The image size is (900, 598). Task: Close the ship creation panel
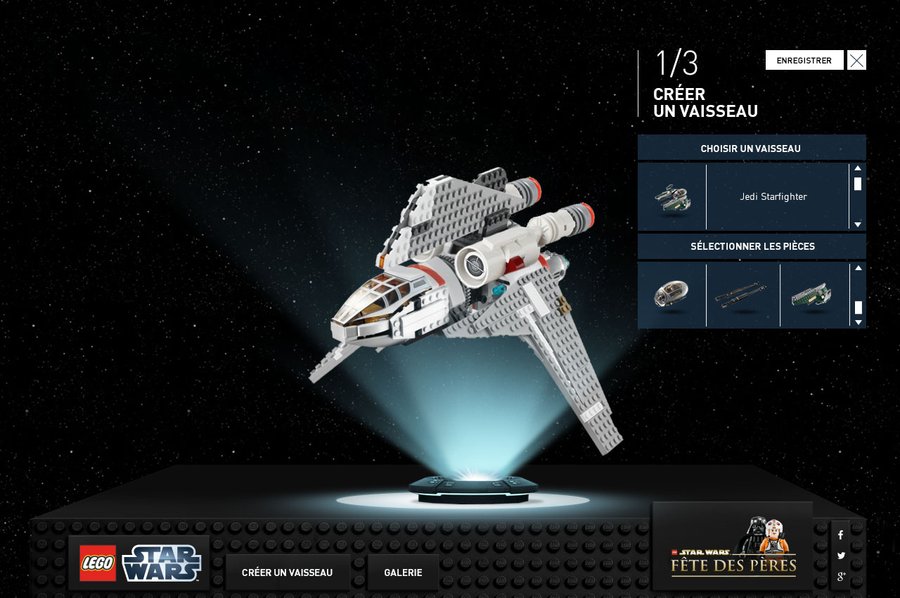pyautogui.click(x=856, y=60)
